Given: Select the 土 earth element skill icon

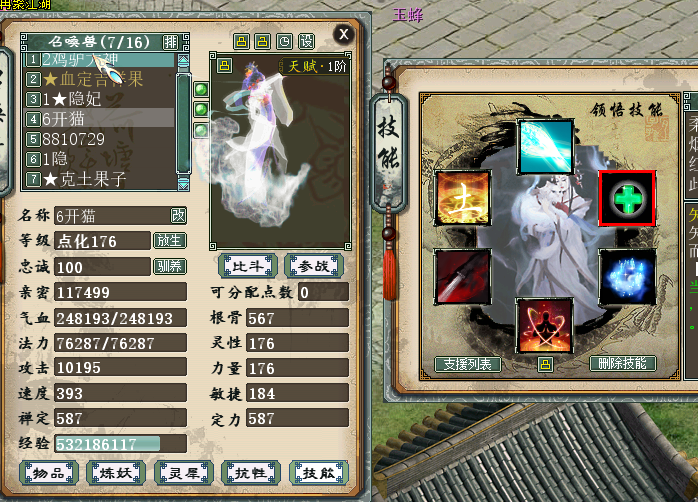Looking at the screenshot, I should coord(462,198).
